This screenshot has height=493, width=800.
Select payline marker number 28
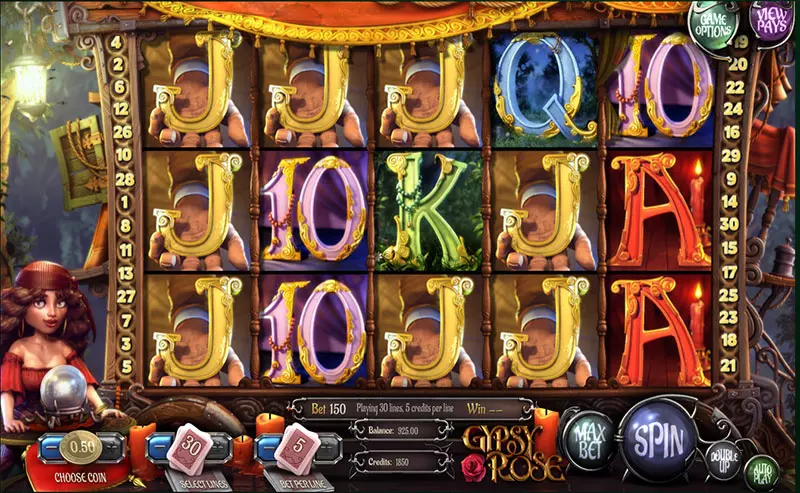(125, 178)
